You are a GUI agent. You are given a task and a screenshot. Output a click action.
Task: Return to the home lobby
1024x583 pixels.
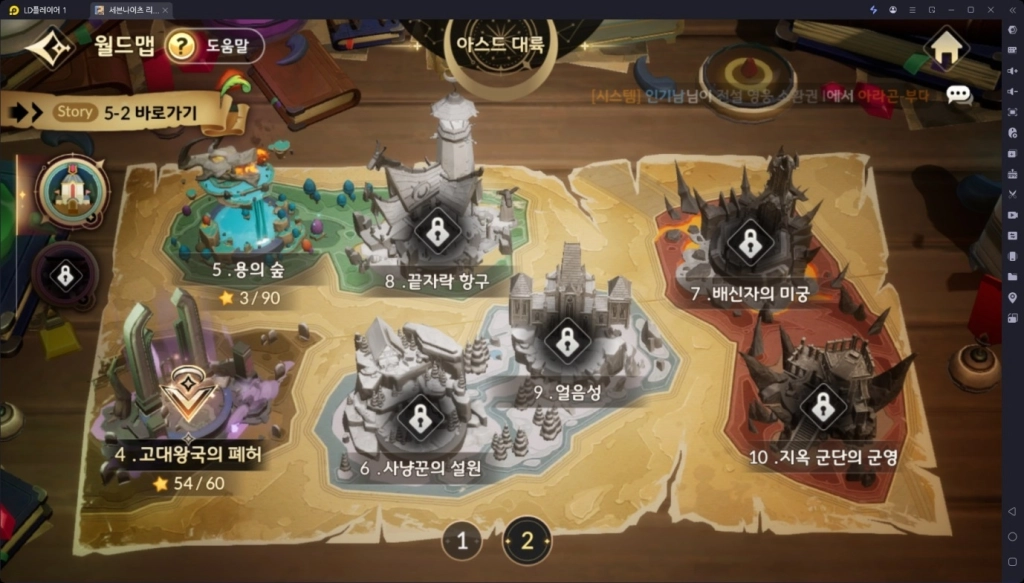[946, 46]
